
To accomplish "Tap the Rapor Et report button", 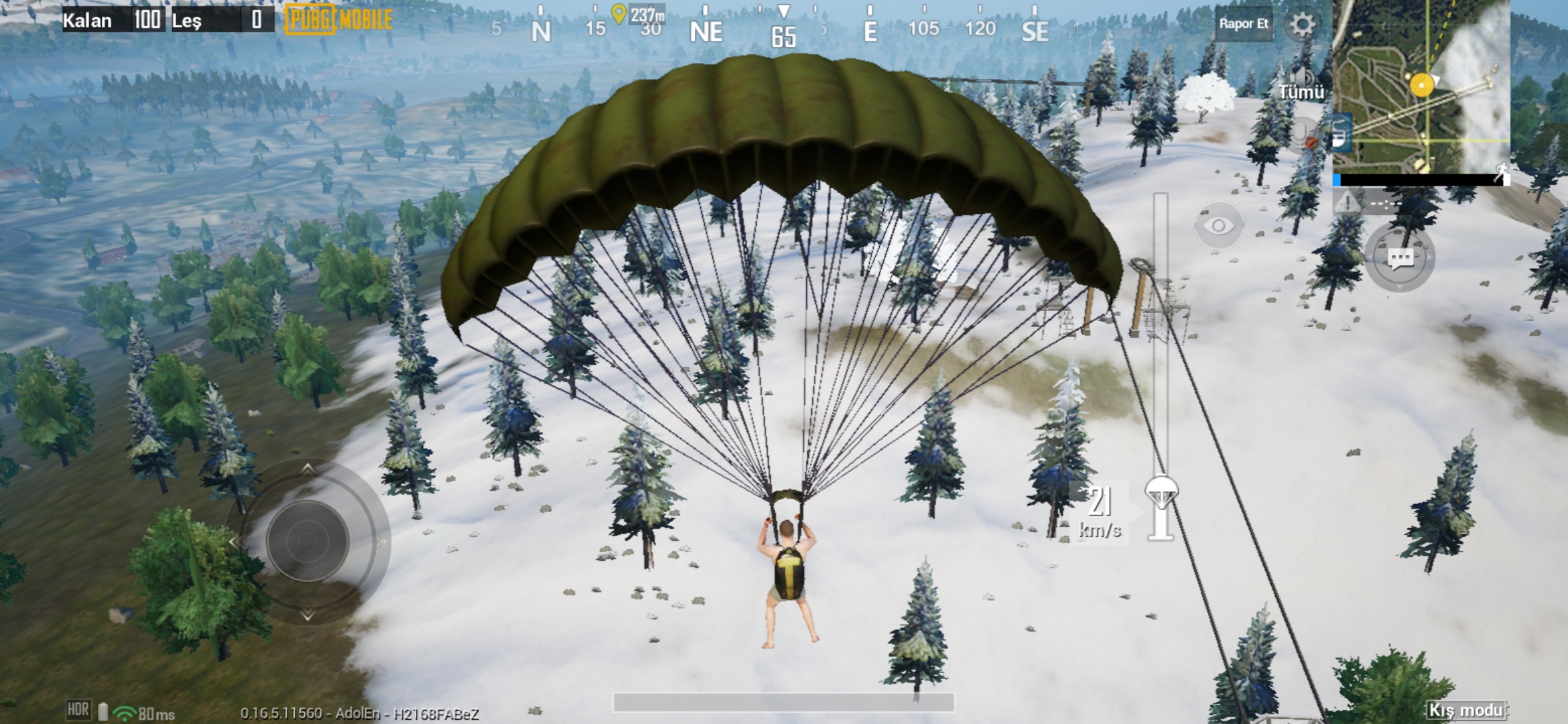I will (x=1243, y=24).
